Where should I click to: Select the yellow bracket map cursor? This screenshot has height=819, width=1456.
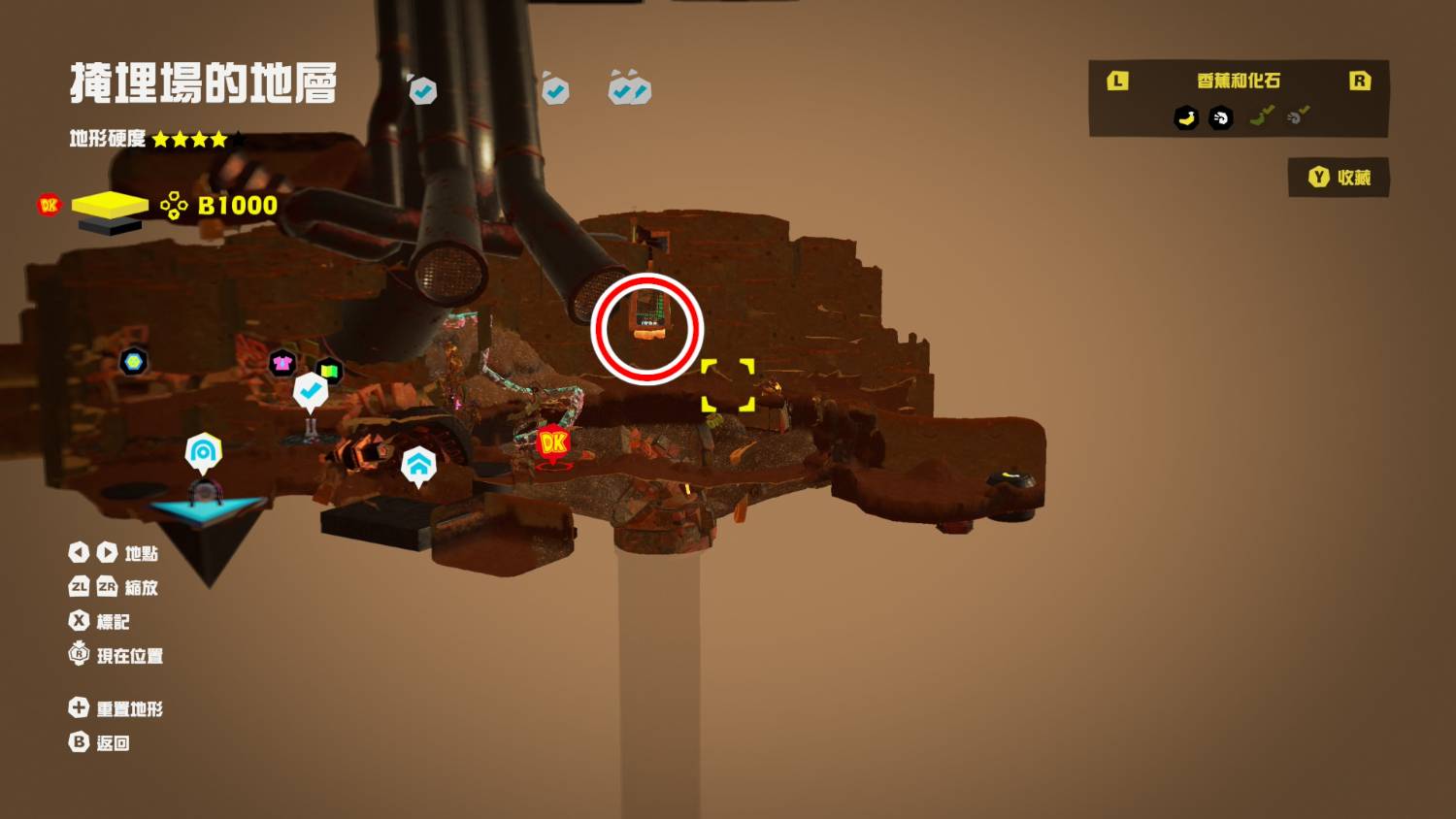(x=728, y=385)
